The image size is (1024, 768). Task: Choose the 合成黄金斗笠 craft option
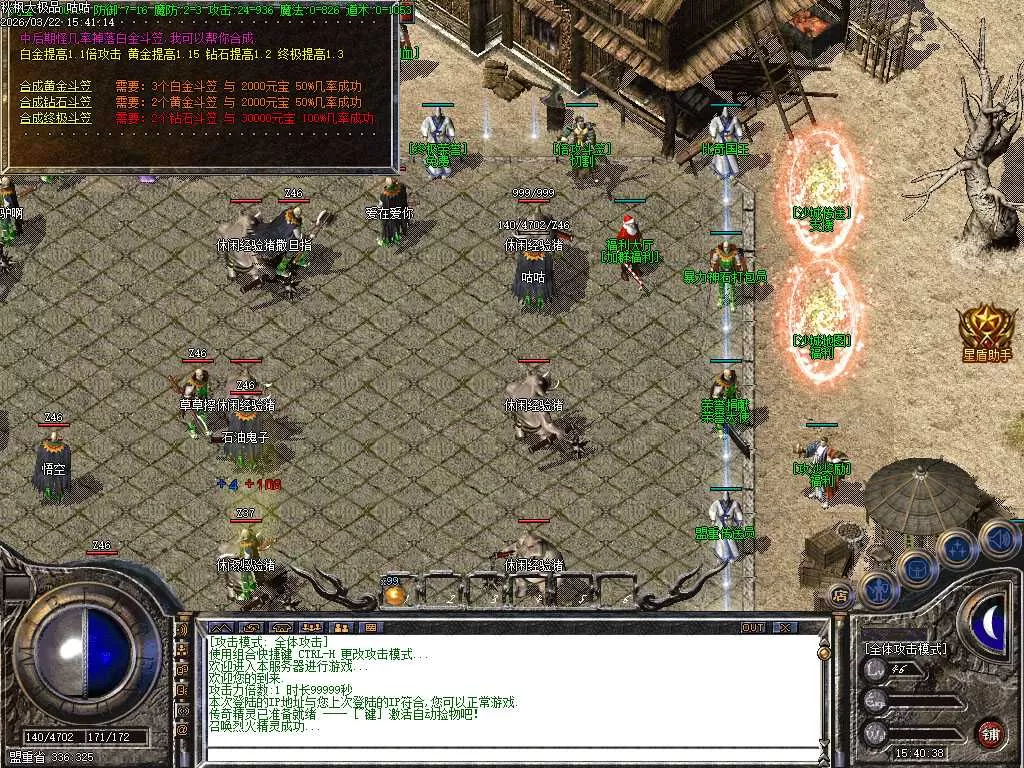point(56,86)
